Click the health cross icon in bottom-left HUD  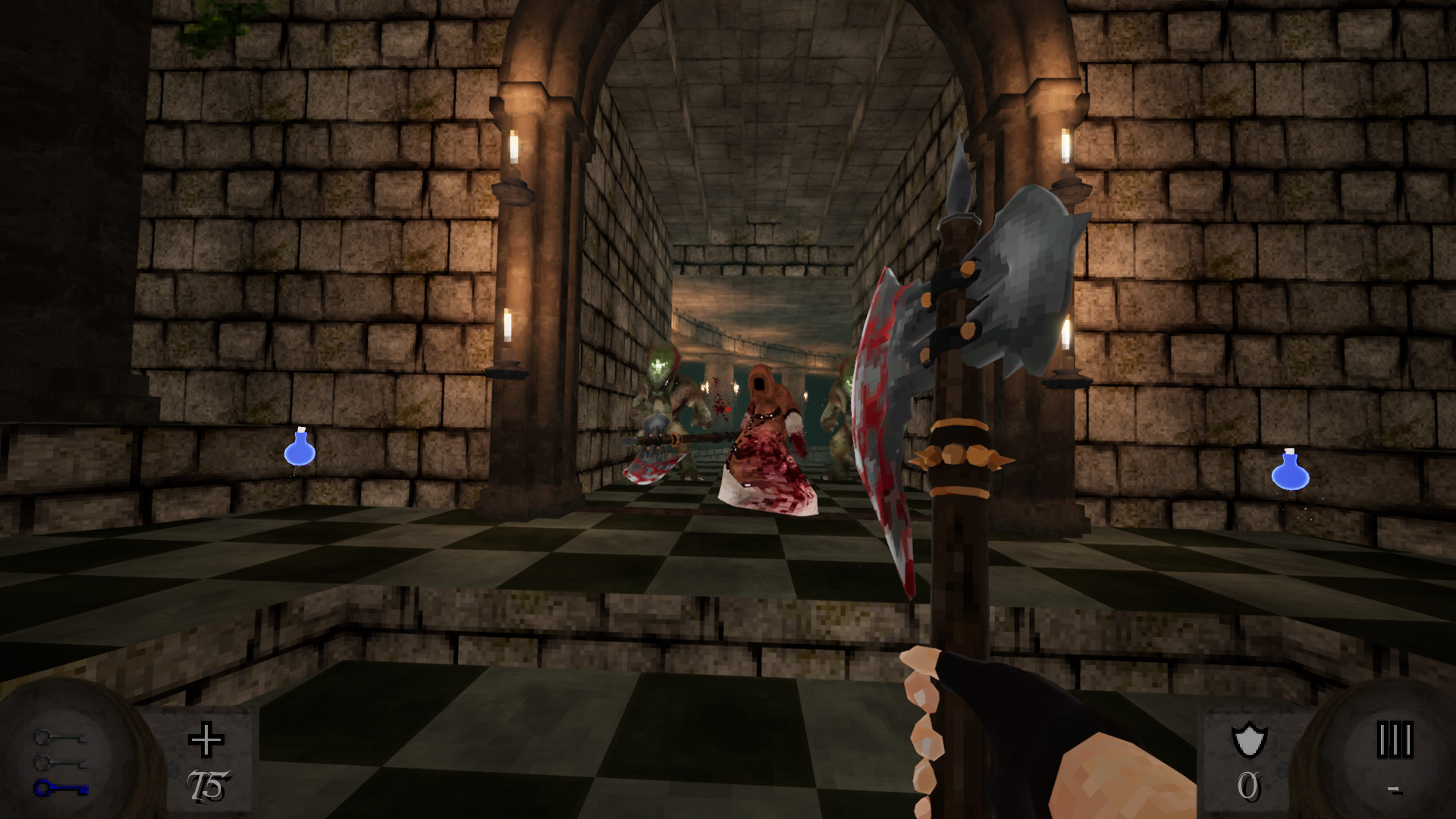[206, 739]
